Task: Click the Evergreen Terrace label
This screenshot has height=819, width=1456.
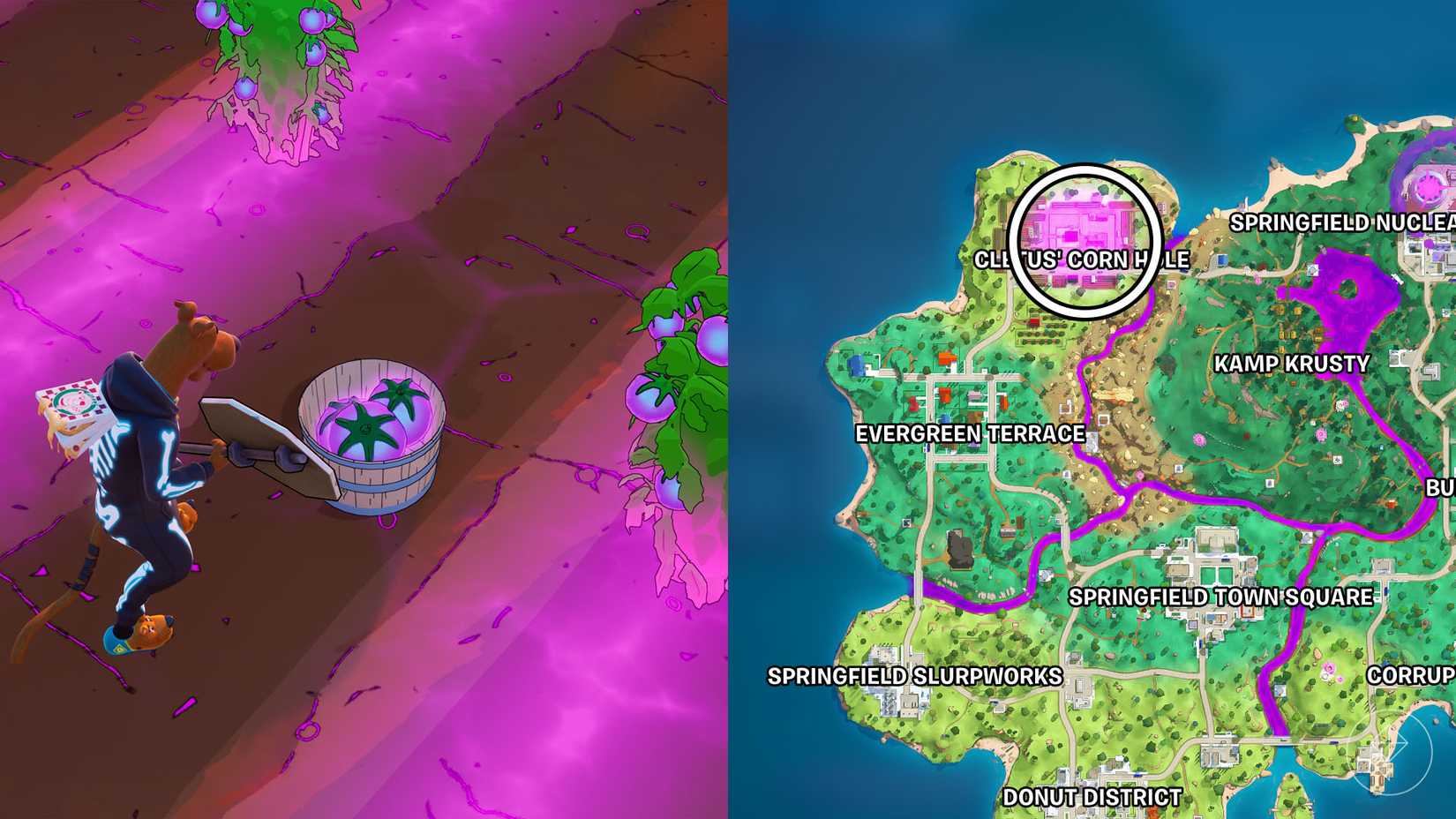Action: pos(970,434)
